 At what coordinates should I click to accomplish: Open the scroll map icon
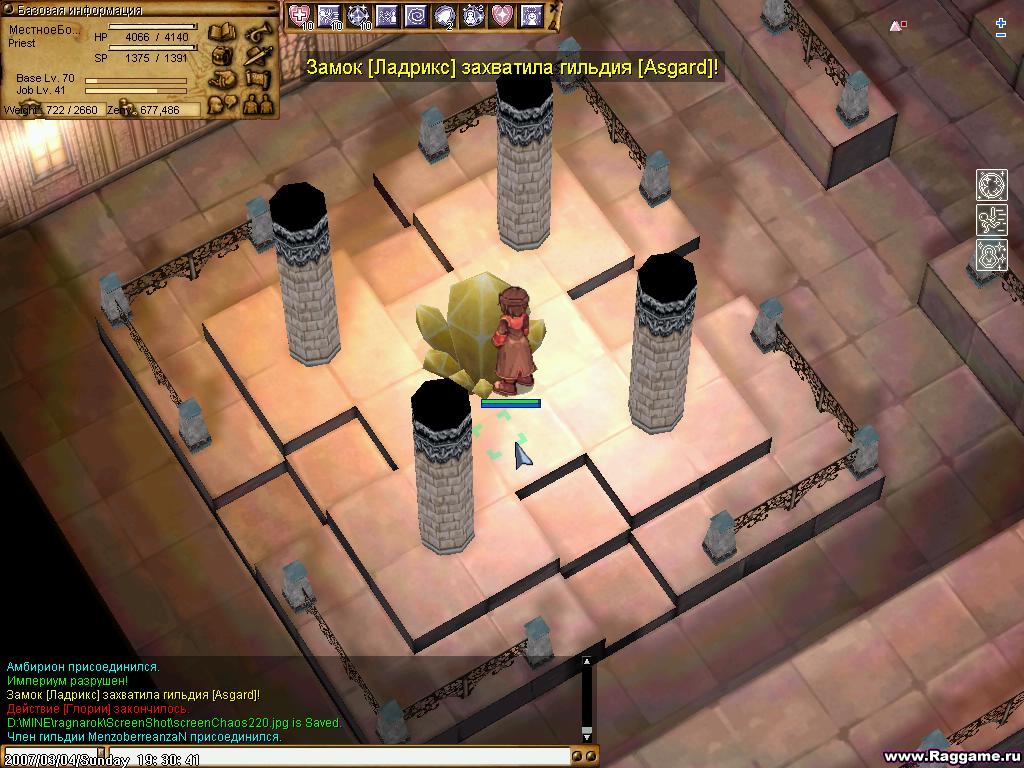(258, 78)
